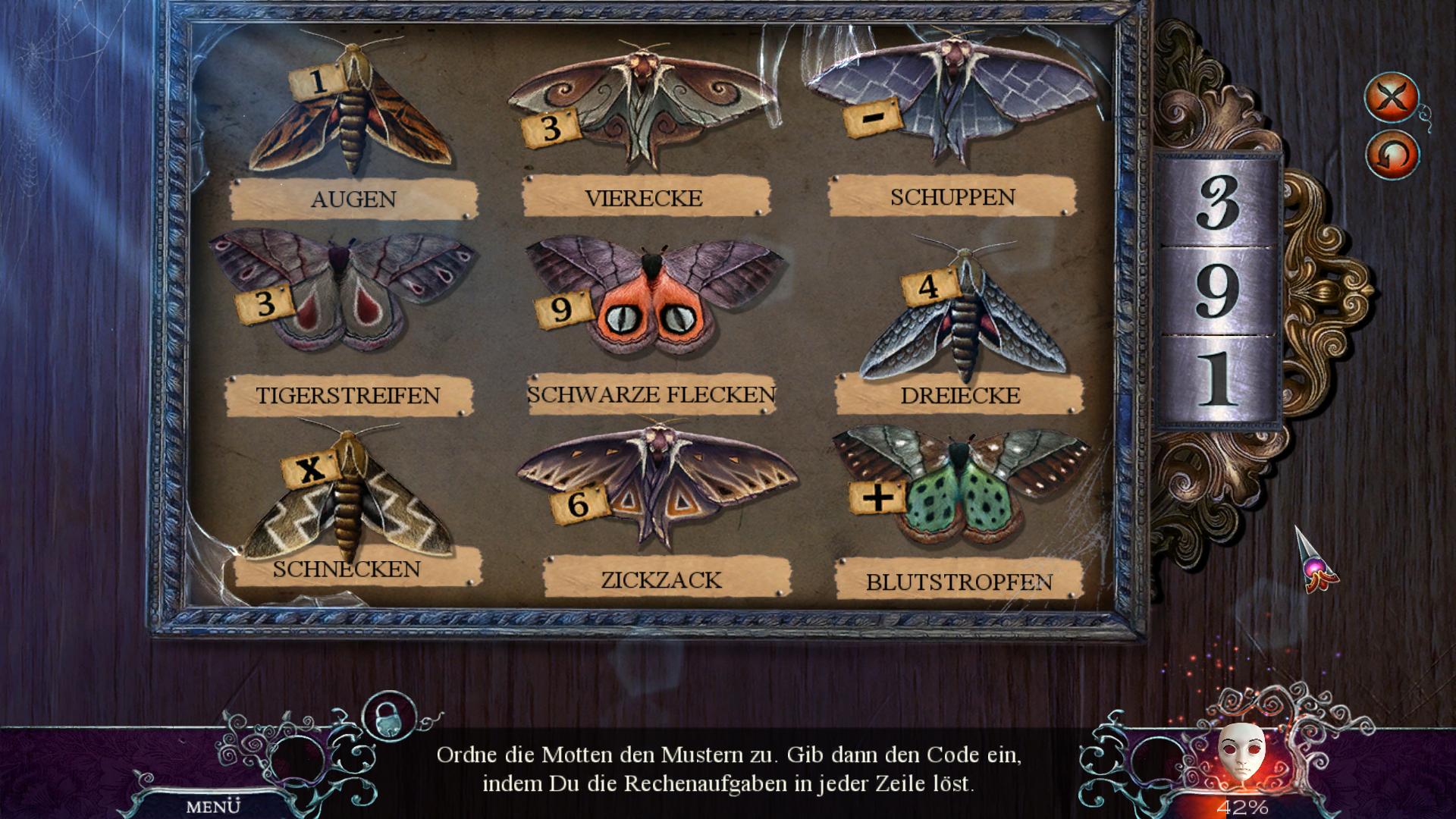Open the Menü button
1456x819 pixels.
(213, 806)
